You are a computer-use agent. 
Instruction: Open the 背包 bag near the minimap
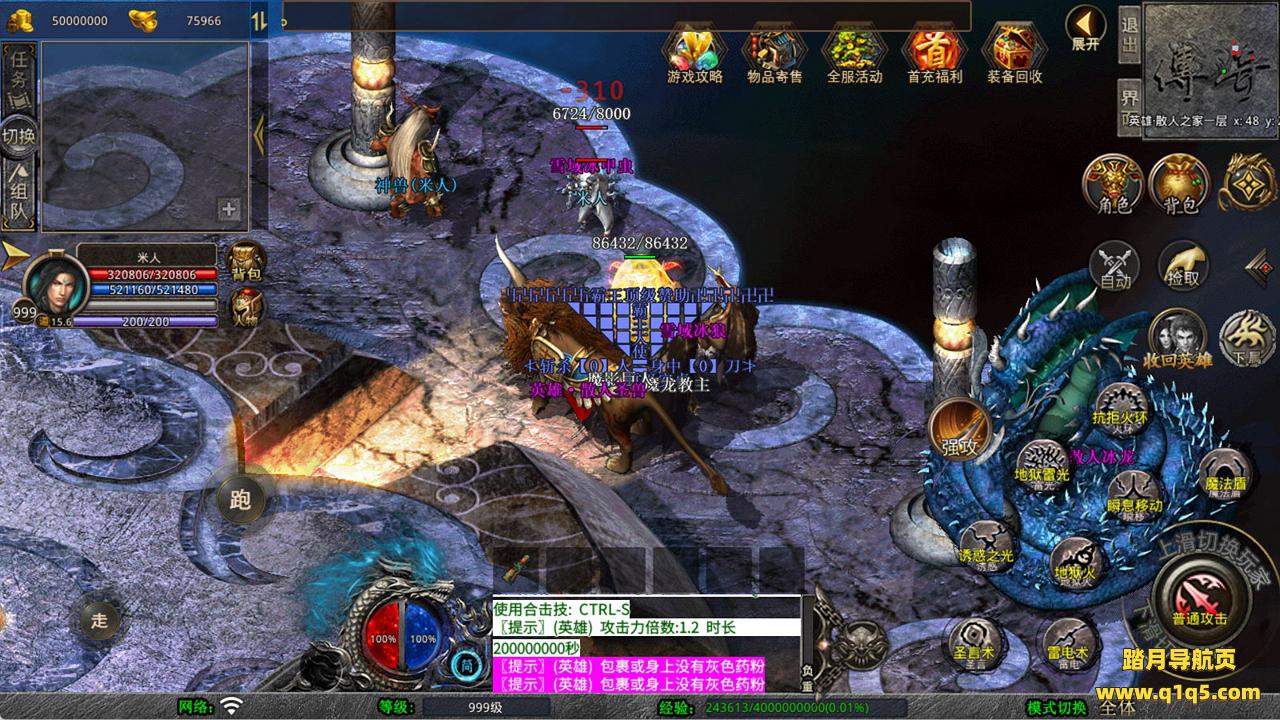(x=1179, y=183)
